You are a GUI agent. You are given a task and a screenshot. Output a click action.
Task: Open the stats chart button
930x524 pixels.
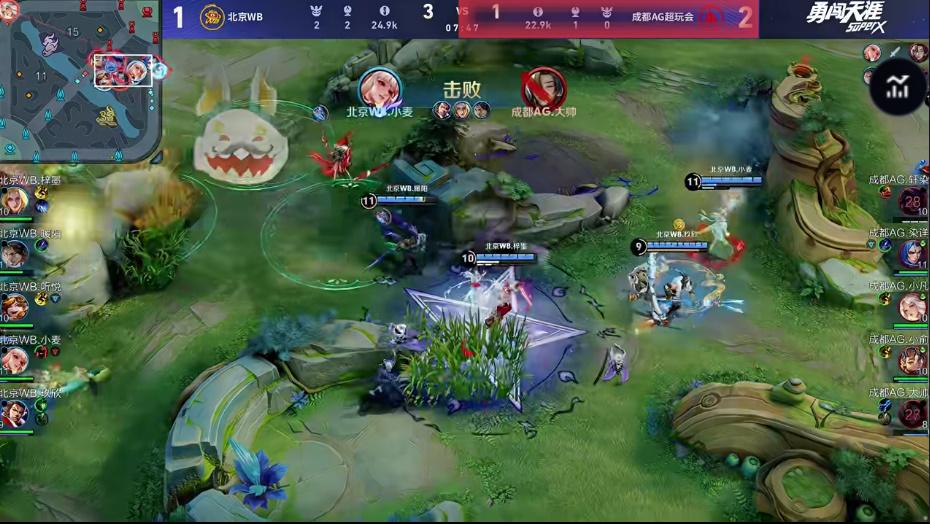click(x=897, y=87)
